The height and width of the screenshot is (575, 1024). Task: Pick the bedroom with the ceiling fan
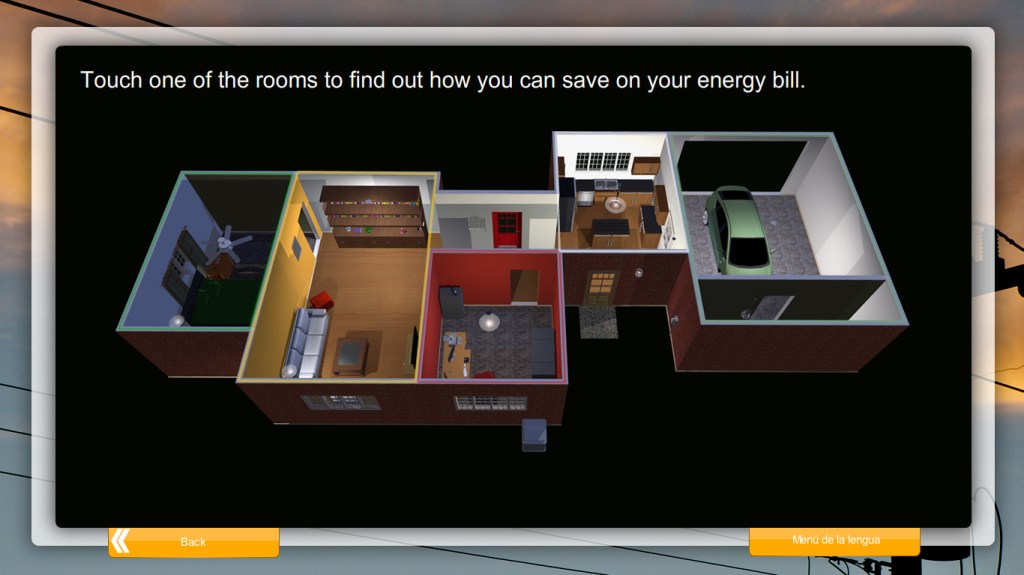pos(205,260)
